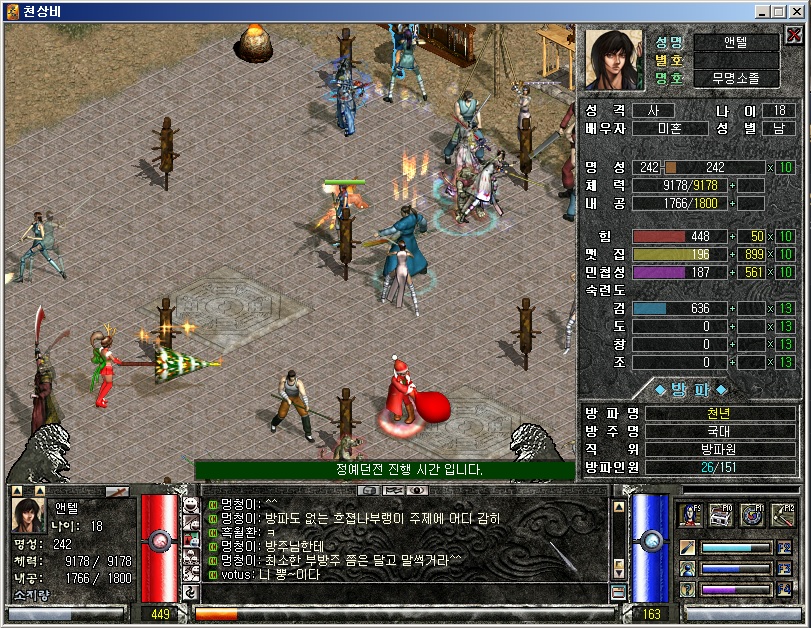Click the sword icon beside the cyan bar
The height and width of the screenshot is (628, 811).
point(688,548)
